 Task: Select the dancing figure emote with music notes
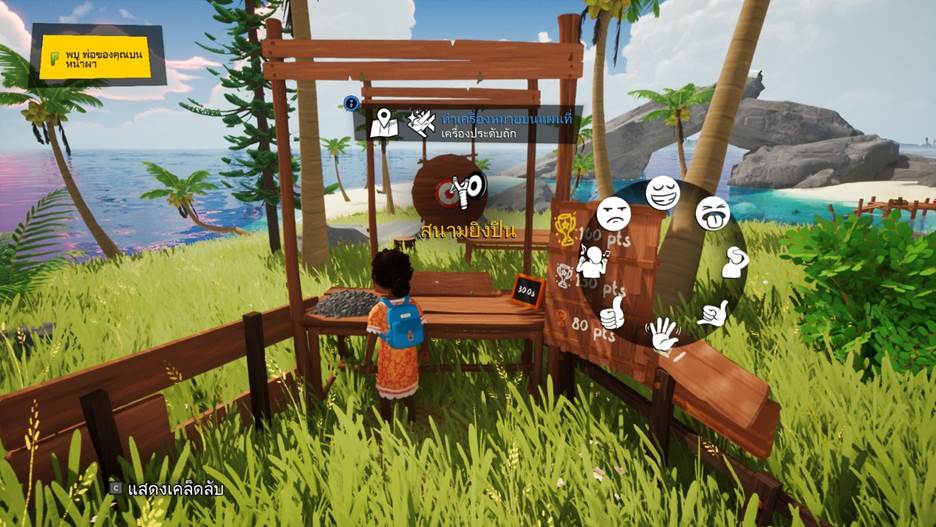592,262
